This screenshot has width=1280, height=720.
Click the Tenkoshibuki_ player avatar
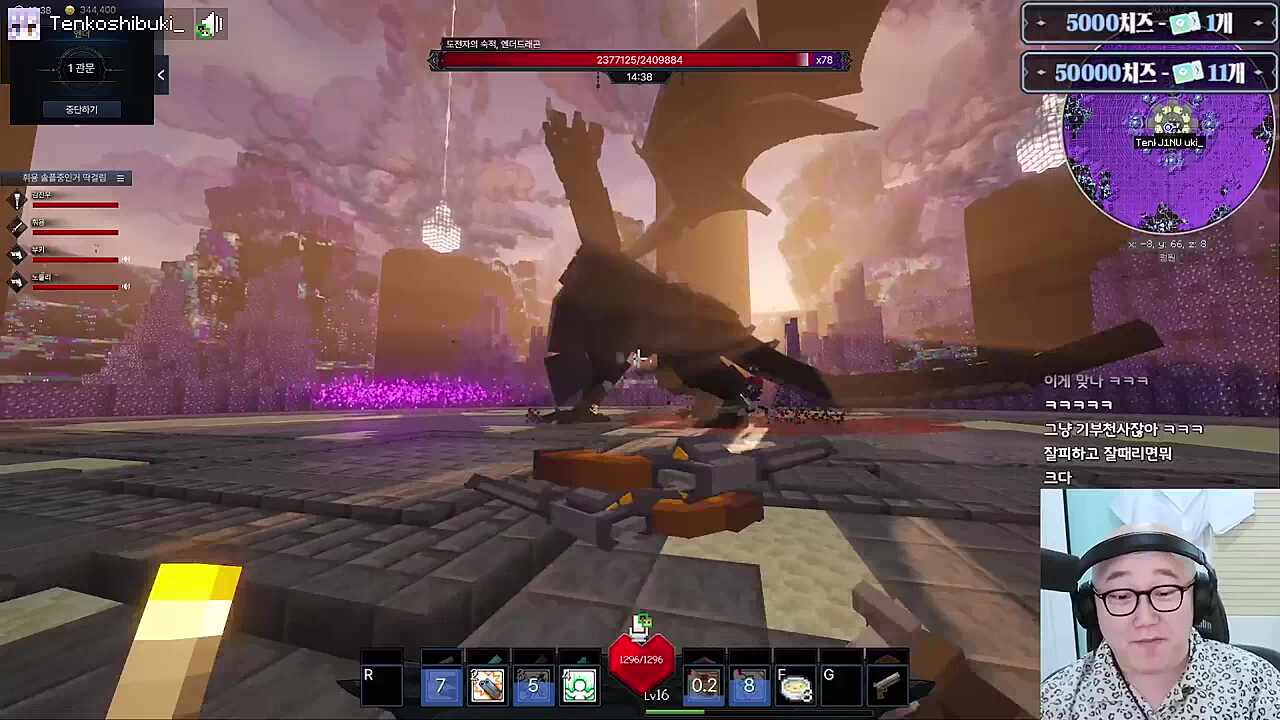pyautogui.click(x=23, y=24)
